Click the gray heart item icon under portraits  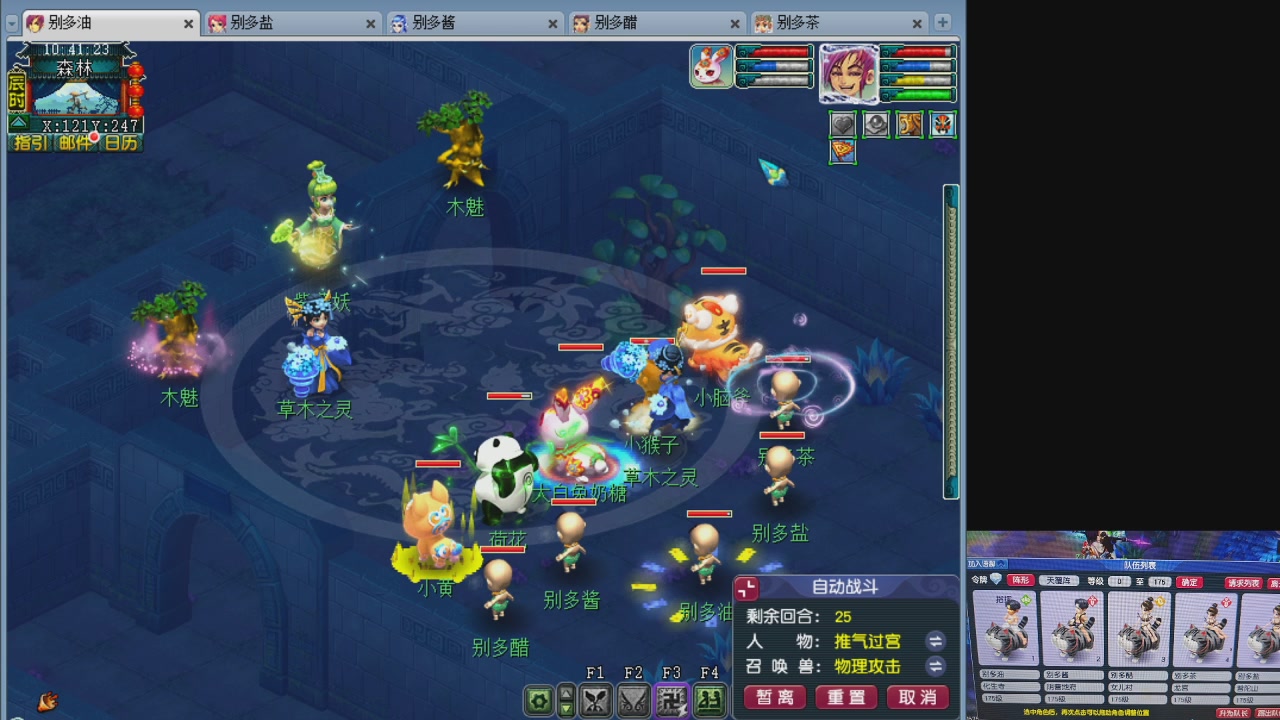[x=841, y=124]
